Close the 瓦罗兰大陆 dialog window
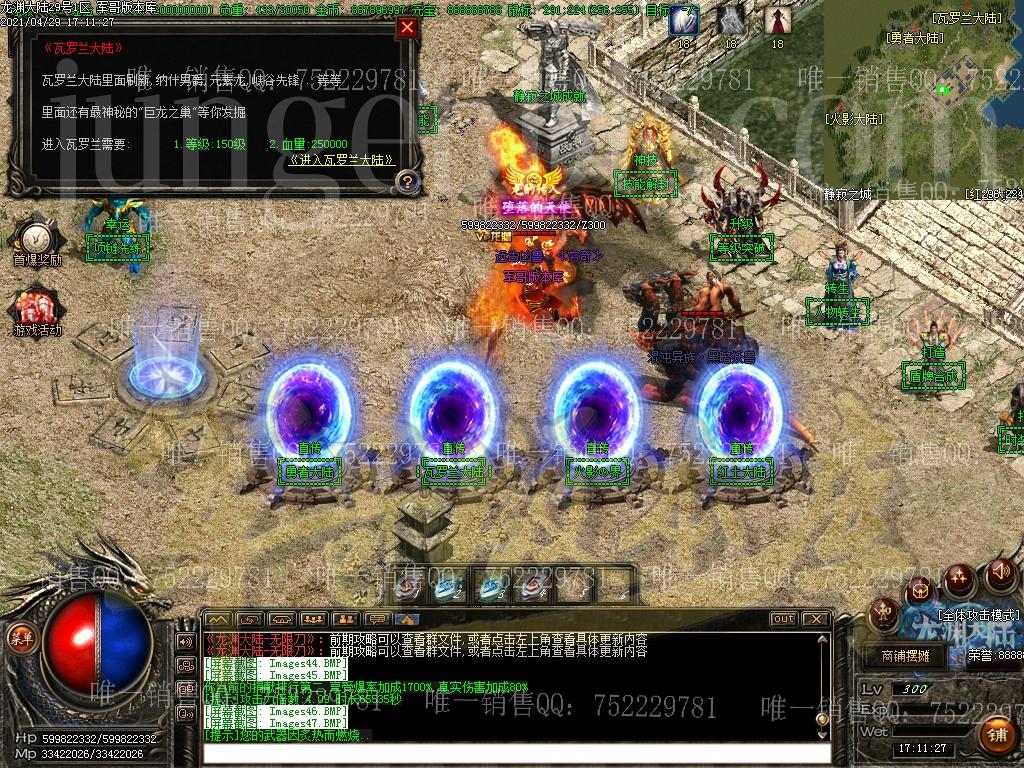This screenshot has height=768, width=1024. point(407,28)
